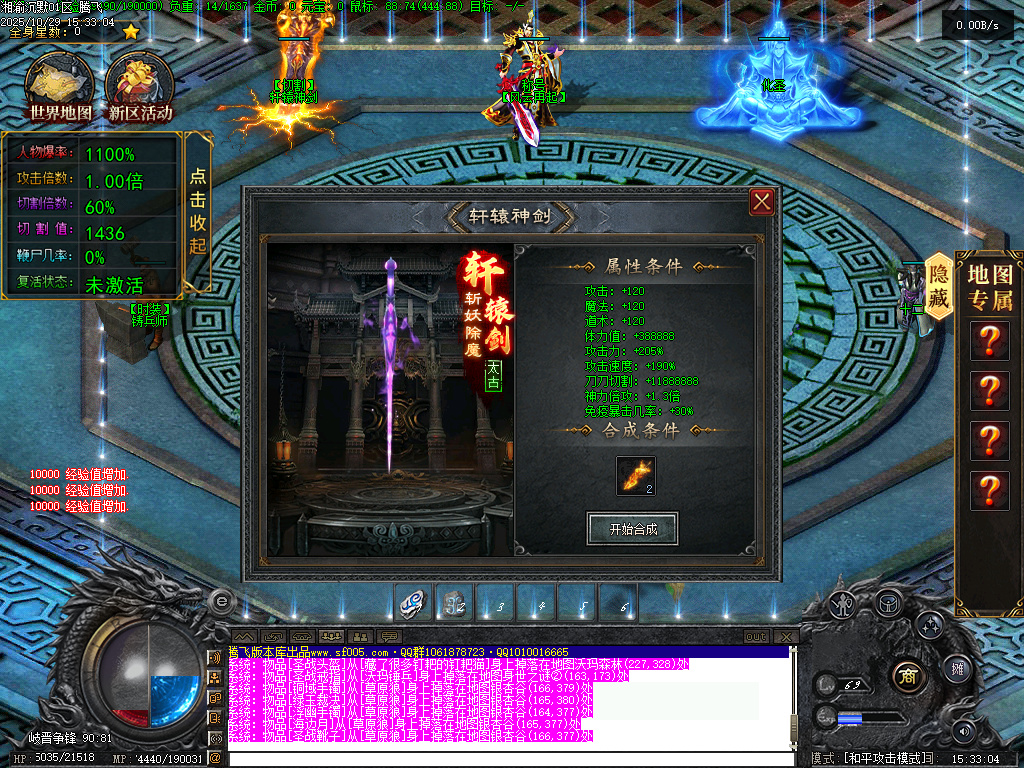Image resolution: width=1024 pixels, height=768 pixels.
Task: Open the 新区活动 events menu
Action: [140, 88]
